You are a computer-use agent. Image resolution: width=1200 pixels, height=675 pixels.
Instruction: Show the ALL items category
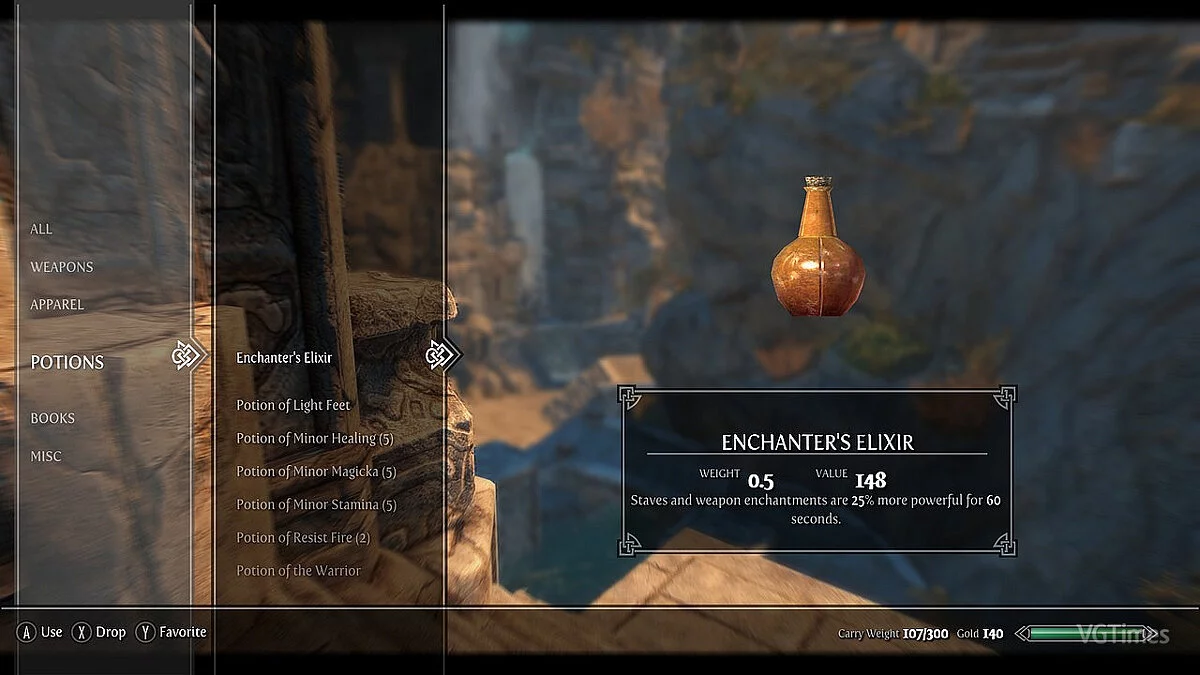coord(41,229)
